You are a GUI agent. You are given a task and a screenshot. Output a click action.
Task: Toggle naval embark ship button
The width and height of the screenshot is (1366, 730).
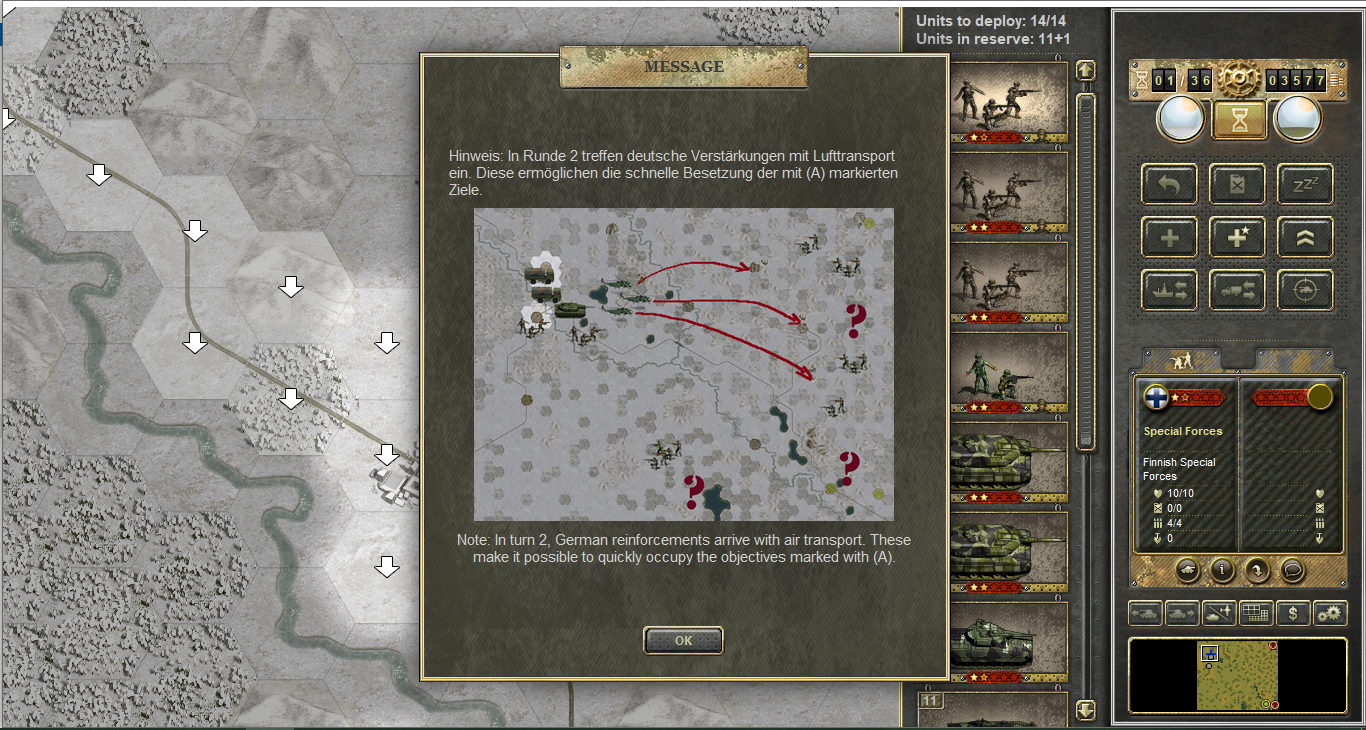point(1169,290)
